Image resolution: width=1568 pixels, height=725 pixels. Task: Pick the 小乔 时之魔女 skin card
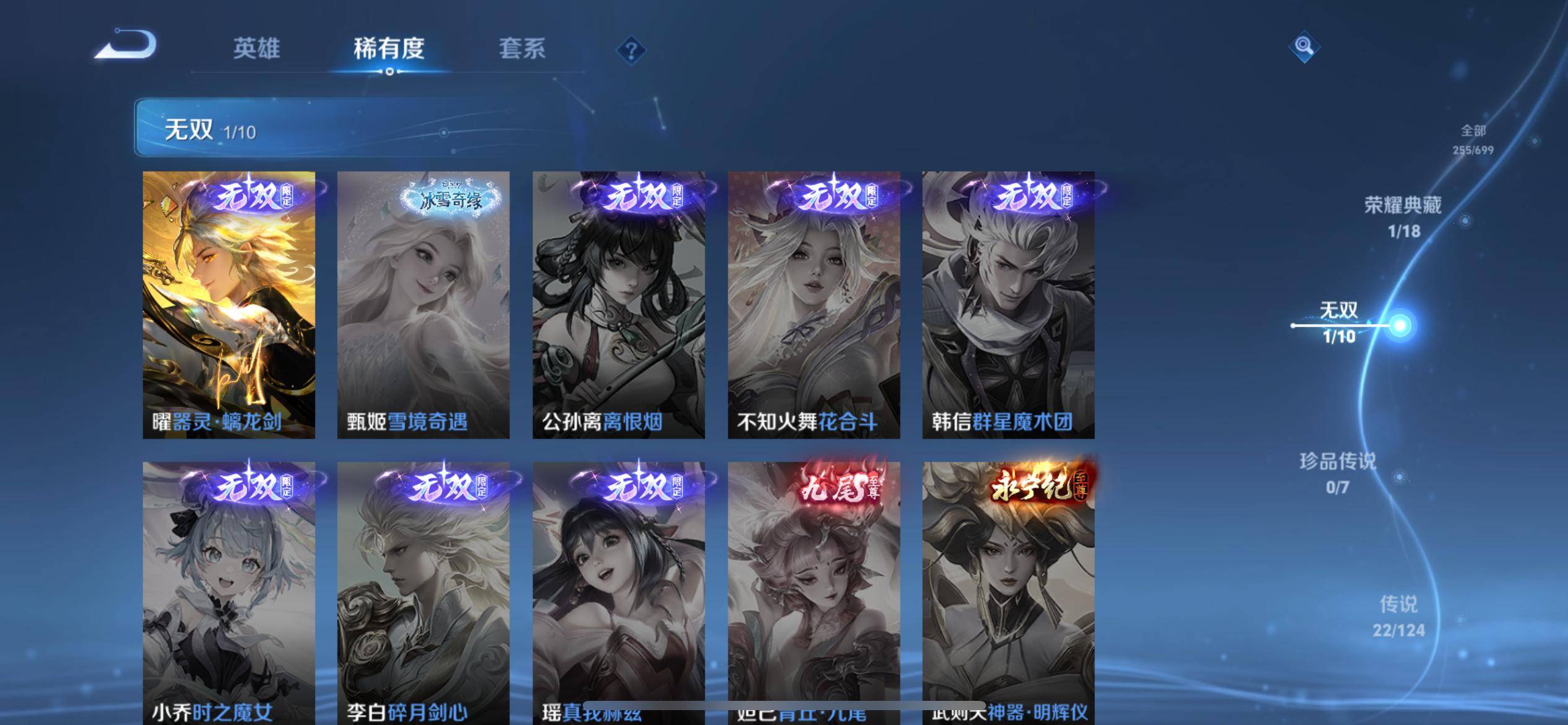[229, 592]
